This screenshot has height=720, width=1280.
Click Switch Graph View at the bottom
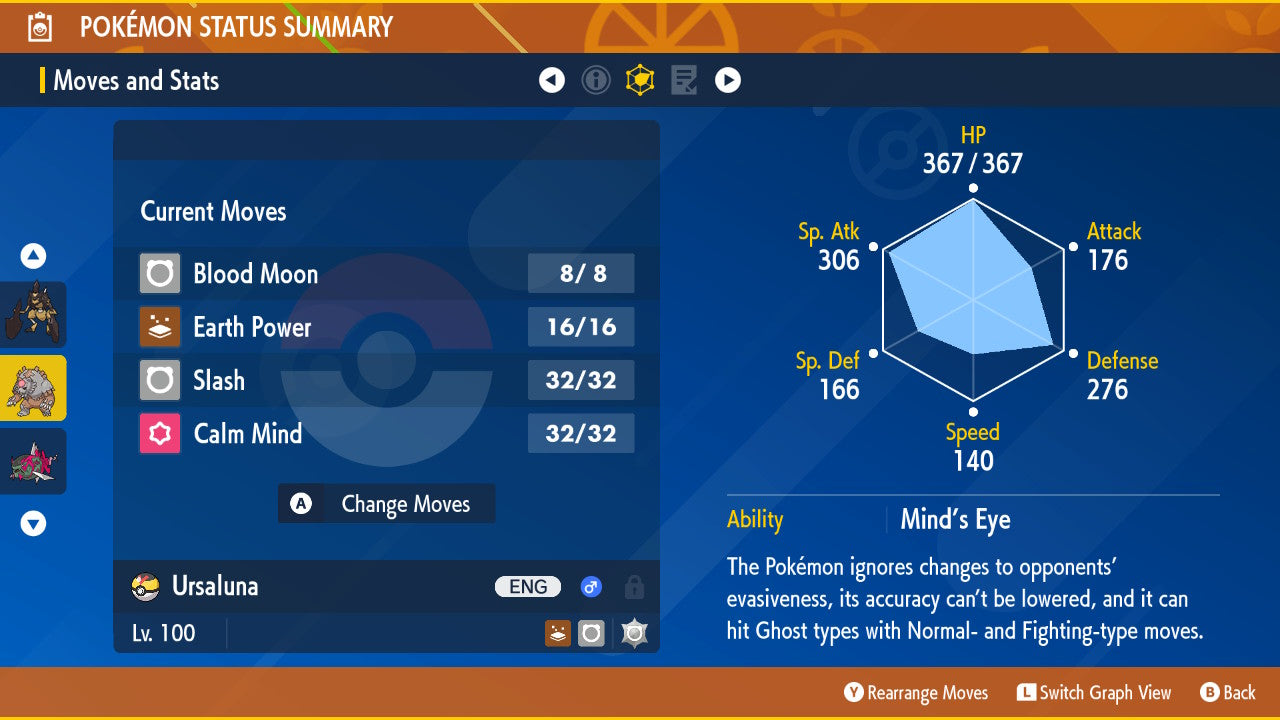point(1093,692)
